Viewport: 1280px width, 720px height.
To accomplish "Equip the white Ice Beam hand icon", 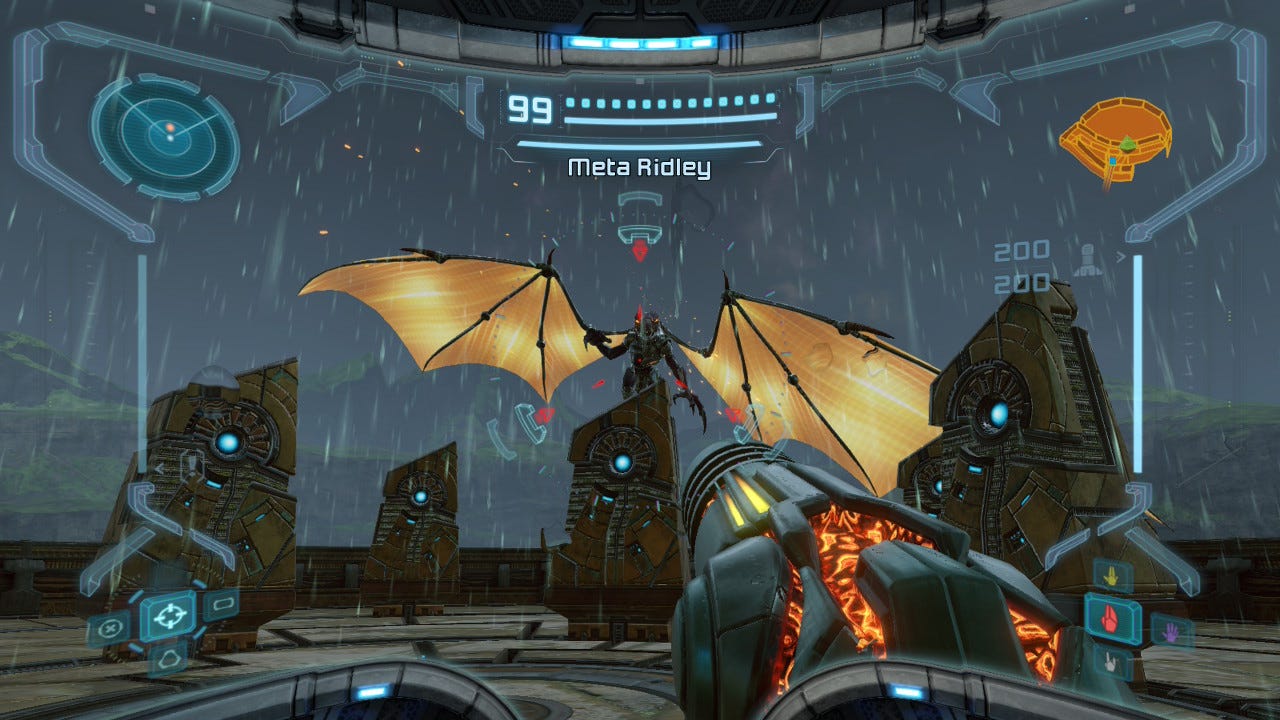I will click(1112, 661).
